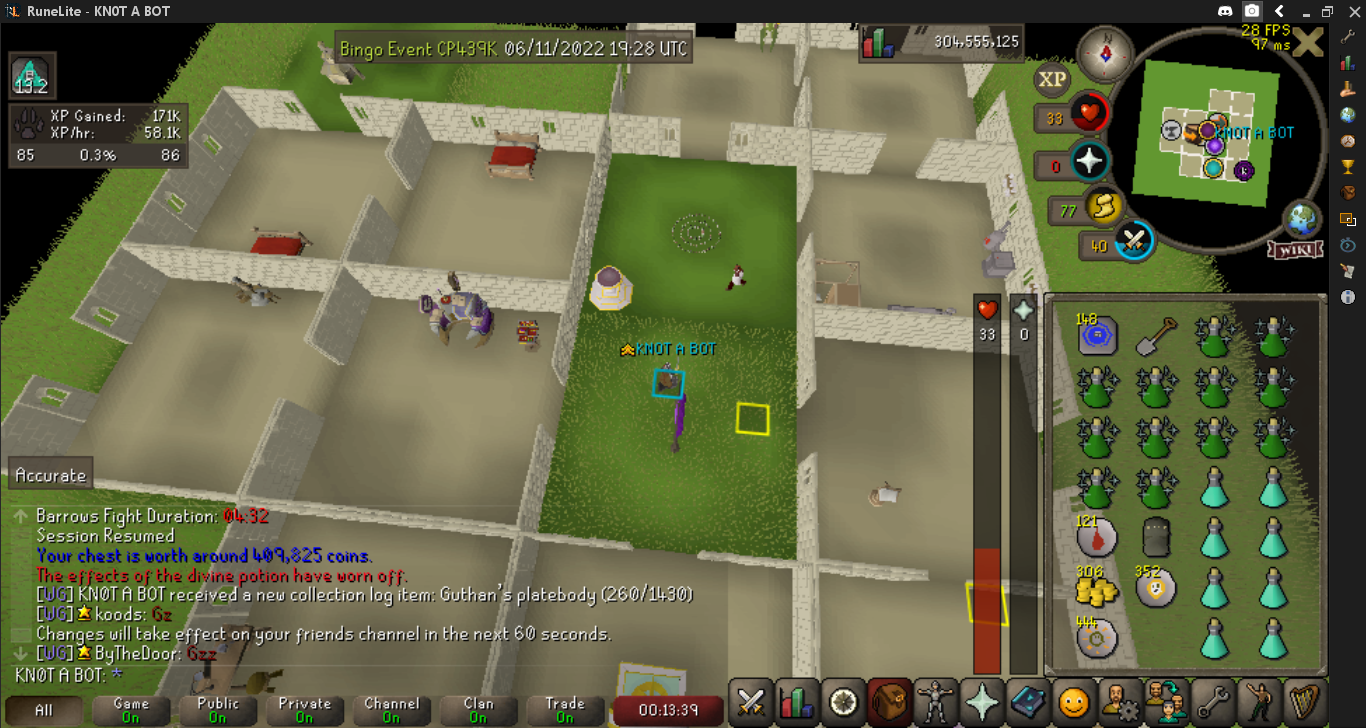Take a screenshot with RuneLite's camera button

click(1252, 11)
